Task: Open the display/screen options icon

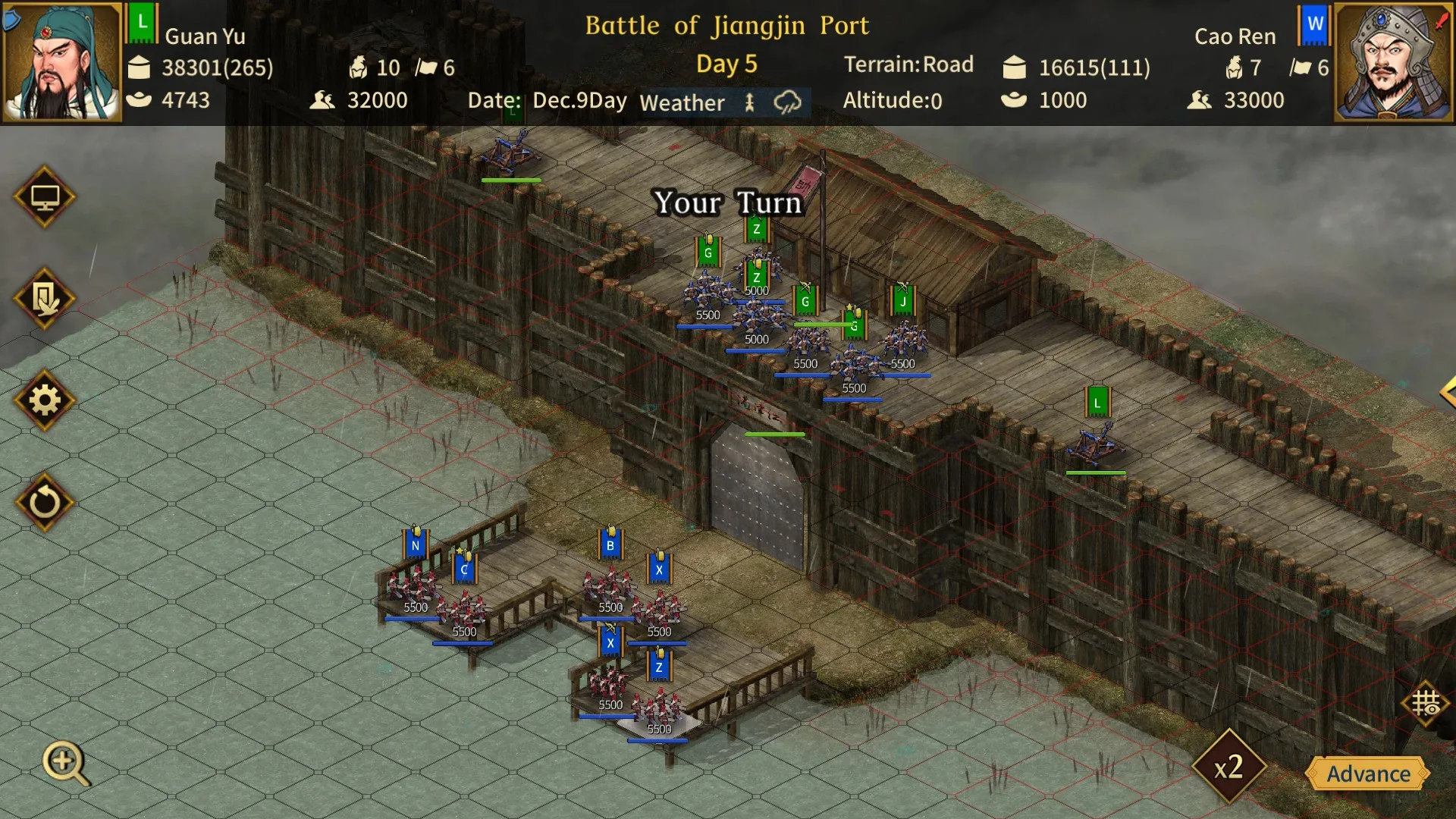Action: 45,196
